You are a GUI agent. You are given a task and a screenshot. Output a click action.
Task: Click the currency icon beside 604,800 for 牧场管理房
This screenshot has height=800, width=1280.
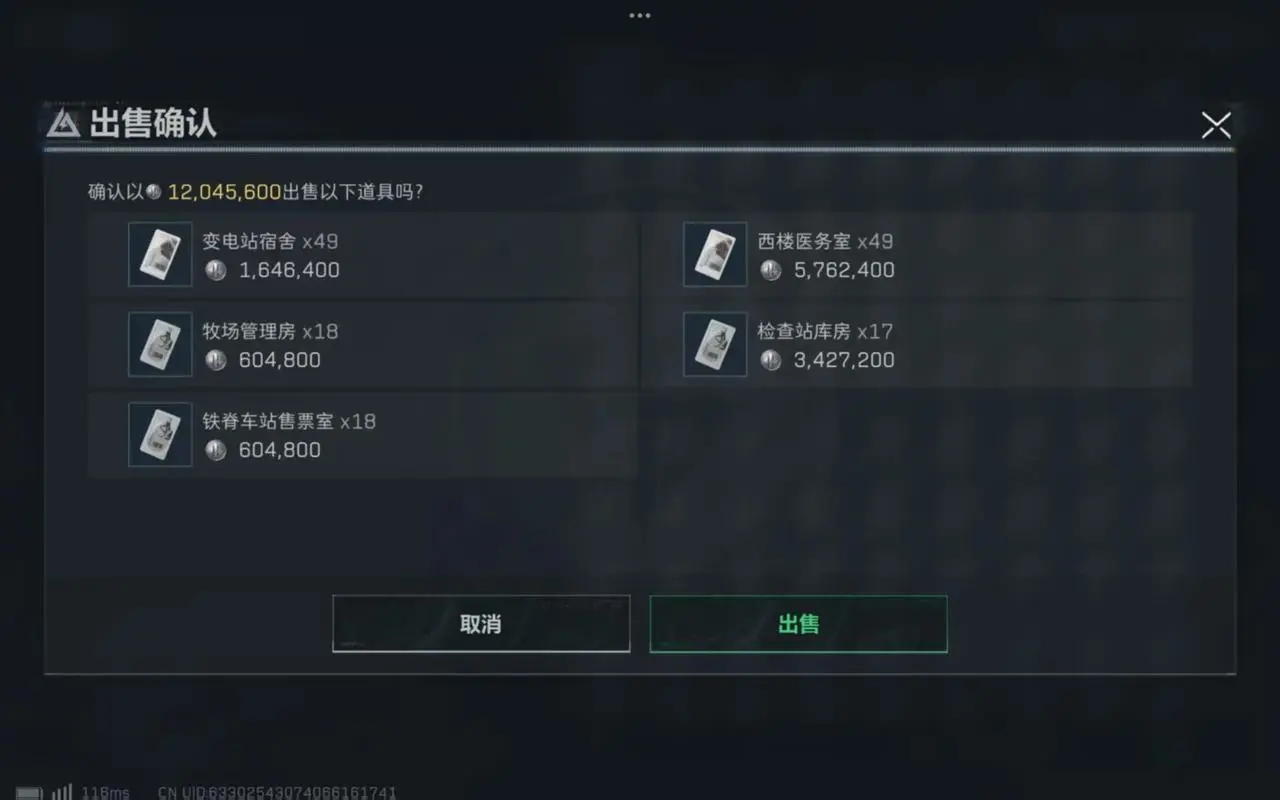[x=215, y=360]
